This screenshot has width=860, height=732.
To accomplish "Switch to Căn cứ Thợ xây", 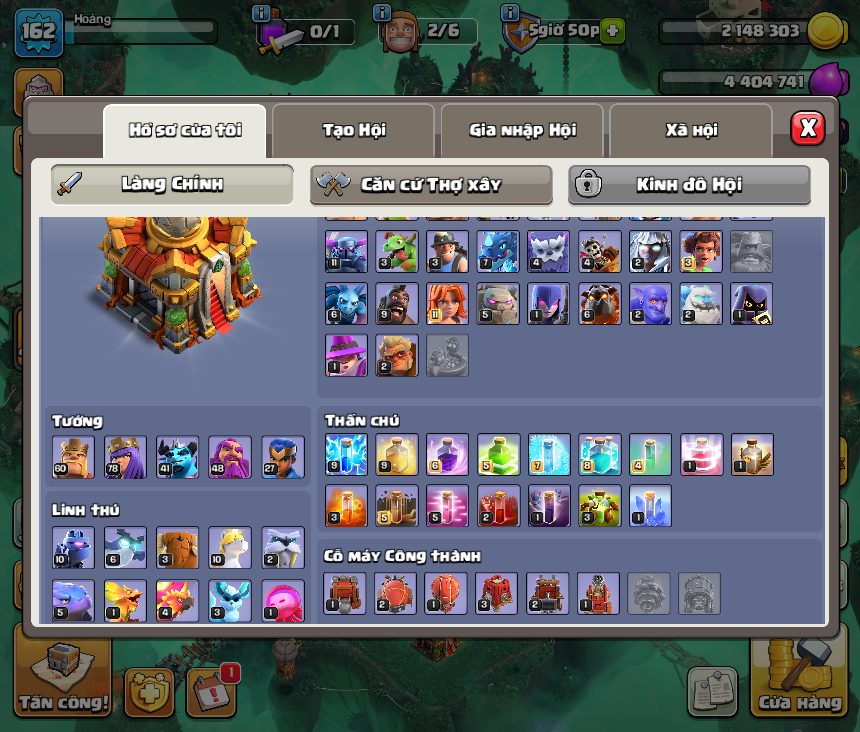I will (x=431, y=184).
